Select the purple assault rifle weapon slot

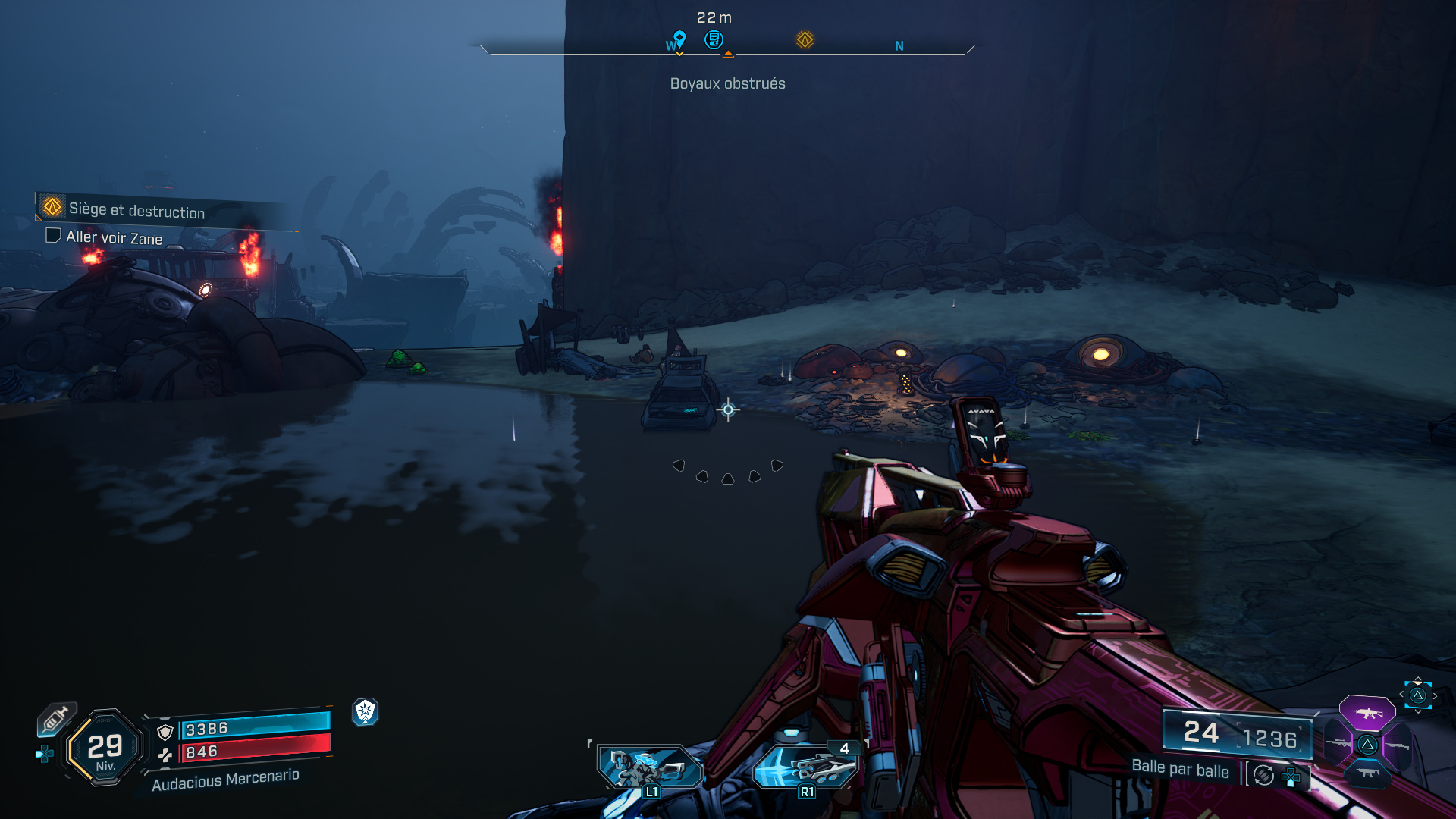coord(1367,713)
